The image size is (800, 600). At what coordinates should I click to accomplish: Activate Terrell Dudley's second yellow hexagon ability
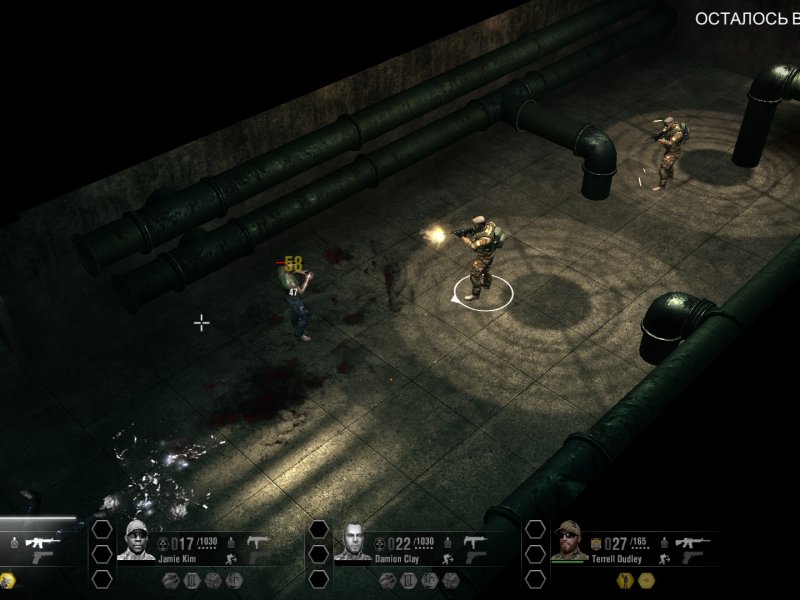(x=647, y=579)
